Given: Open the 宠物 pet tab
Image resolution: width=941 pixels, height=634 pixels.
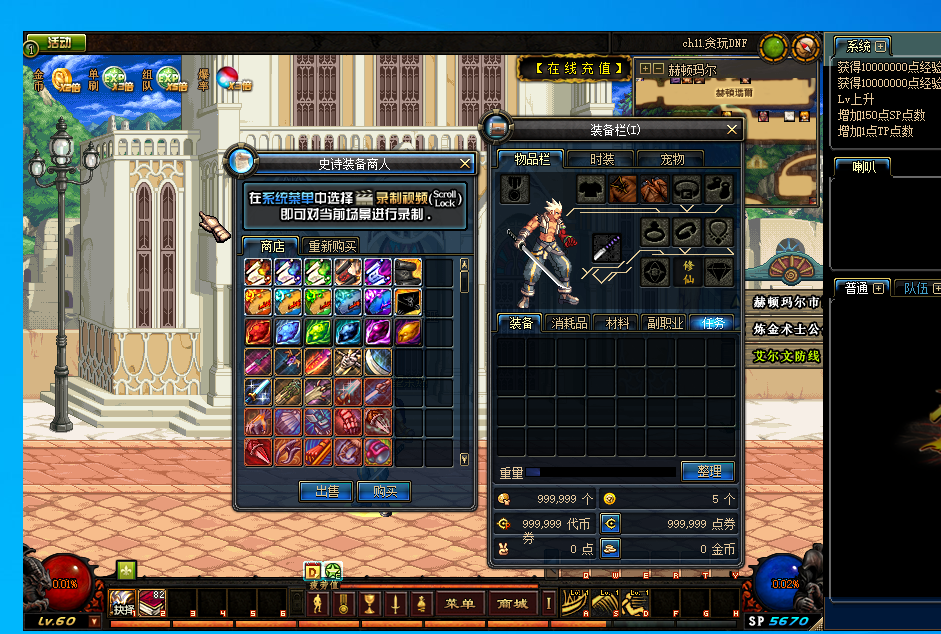Looking at the screenshot, I should (673, 159).
